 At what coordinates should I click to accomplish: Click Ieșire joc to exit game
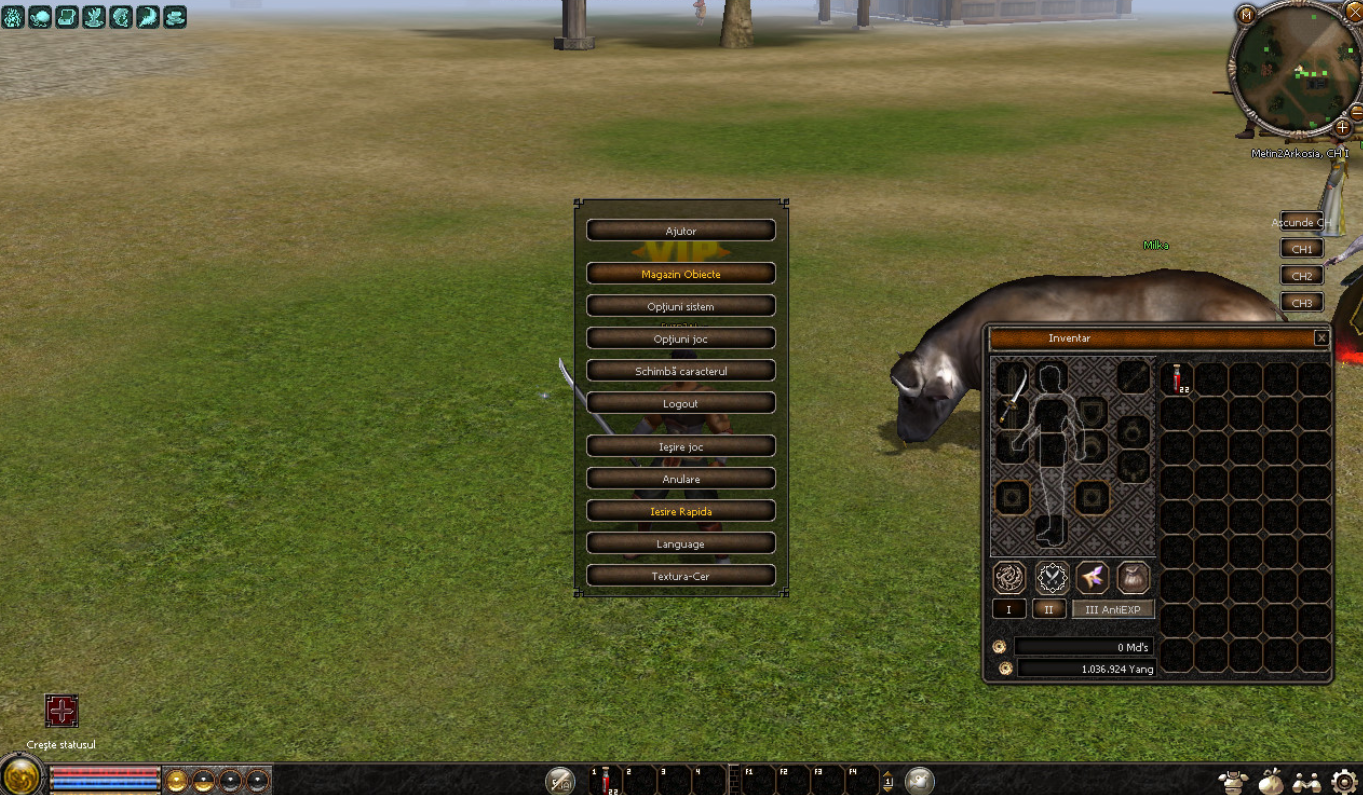click(680, 446)
